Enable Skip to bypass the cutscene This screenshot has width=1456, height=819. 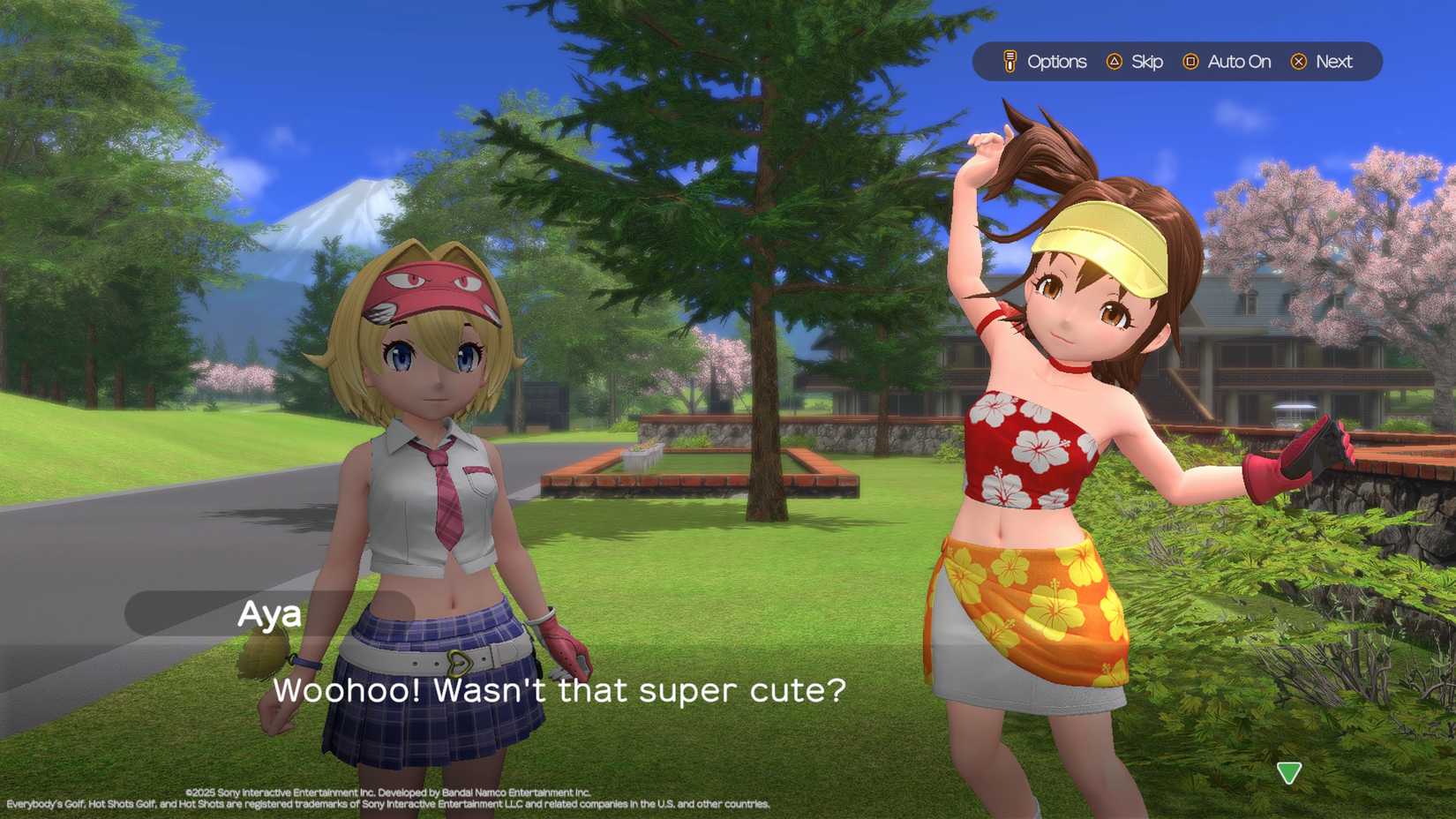tap(1145, 62)
